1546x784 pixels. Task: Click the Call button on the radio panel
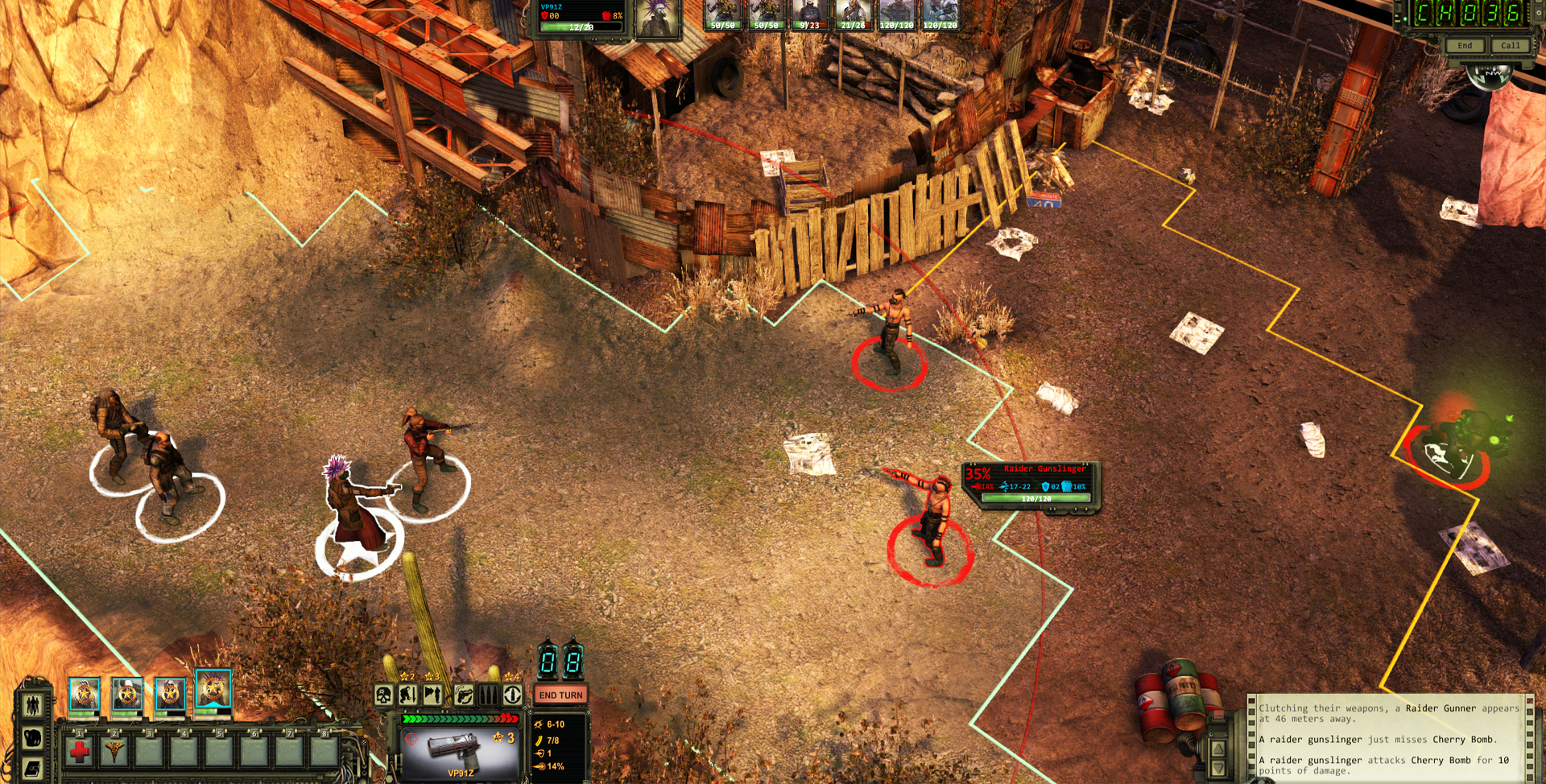pyautogui.click(x=1511, y=45)
